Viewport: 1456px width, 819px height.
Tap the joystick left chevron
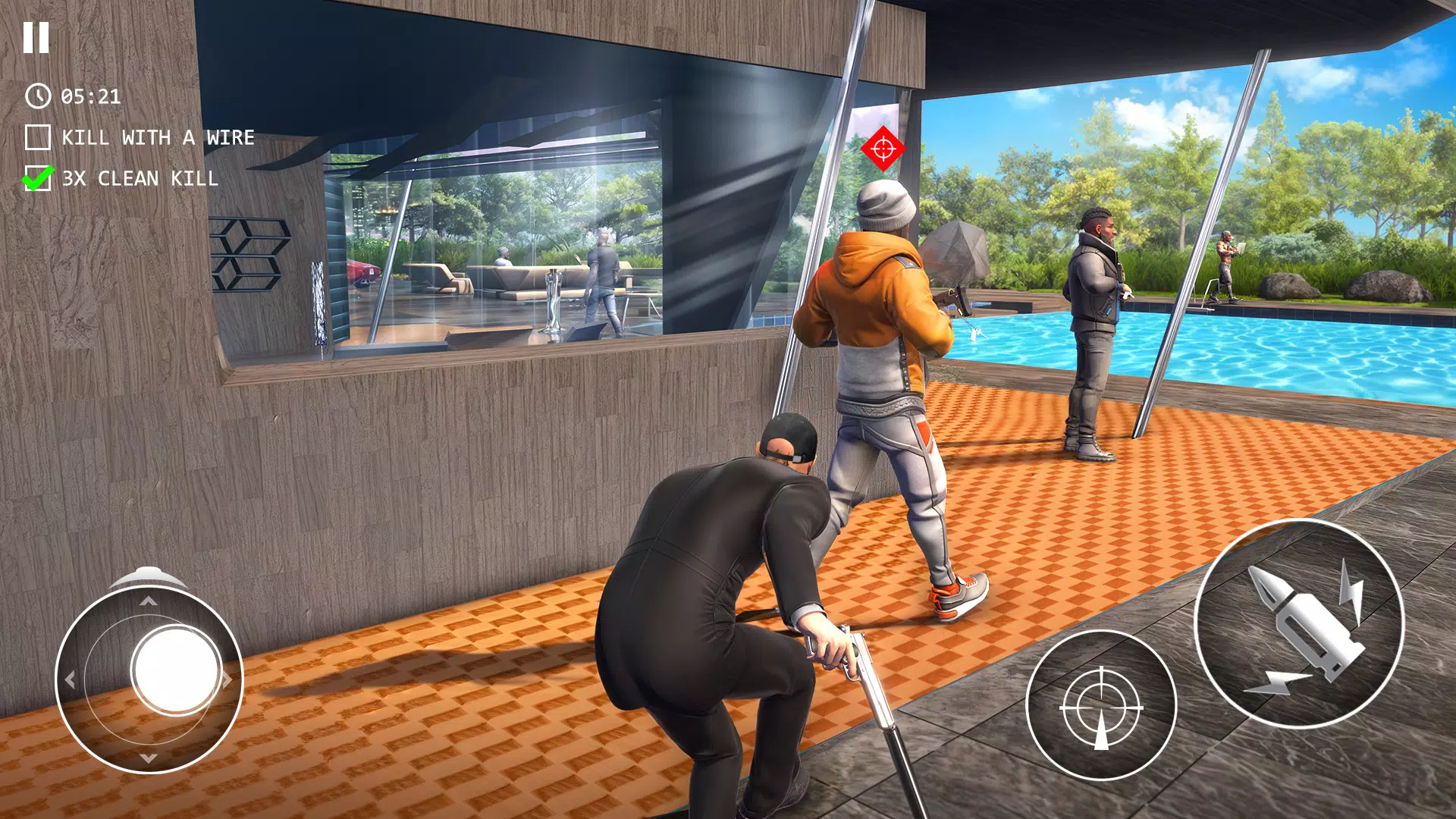click(70, 679)
